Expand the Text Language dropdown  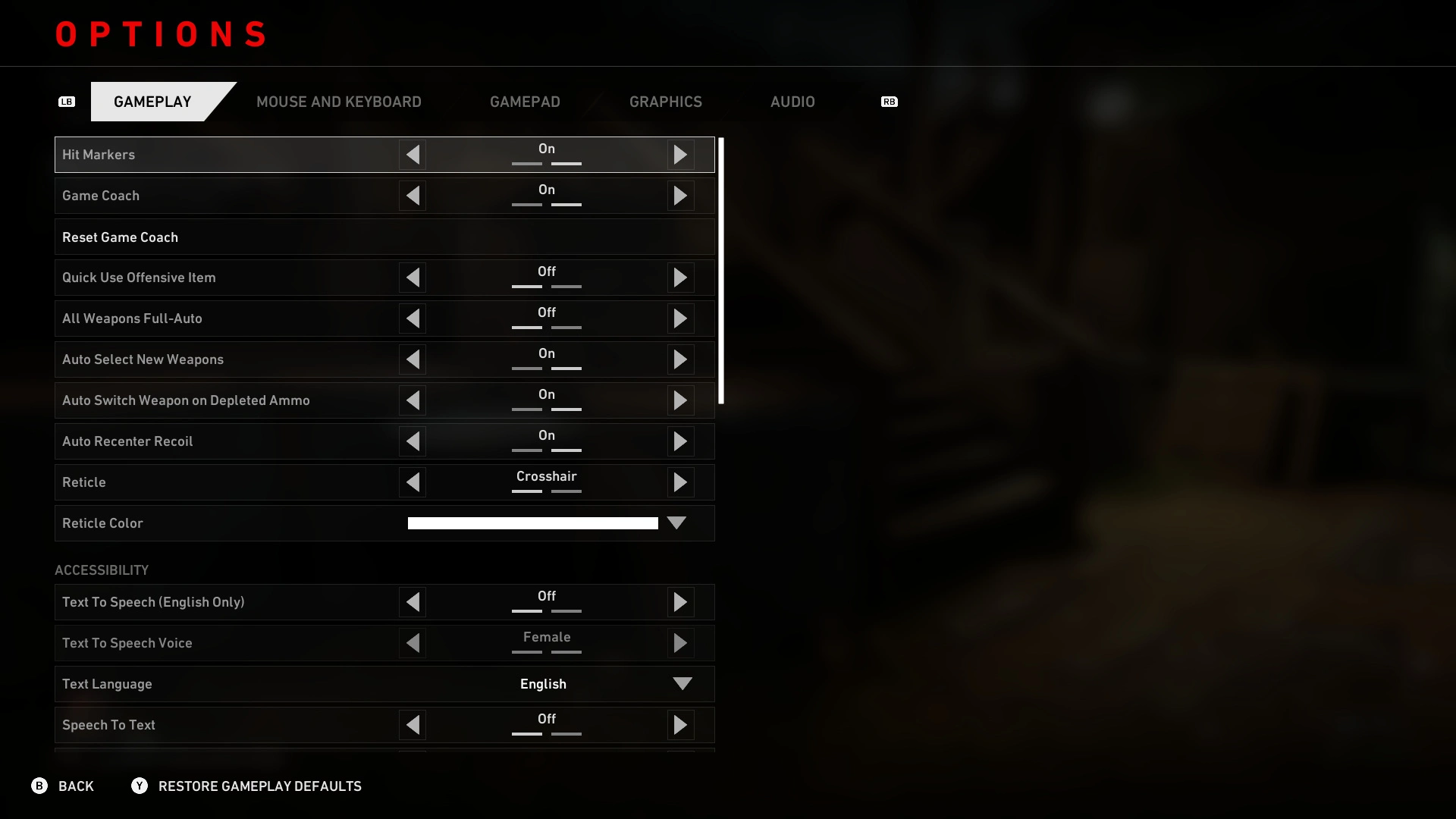(682, 684)
